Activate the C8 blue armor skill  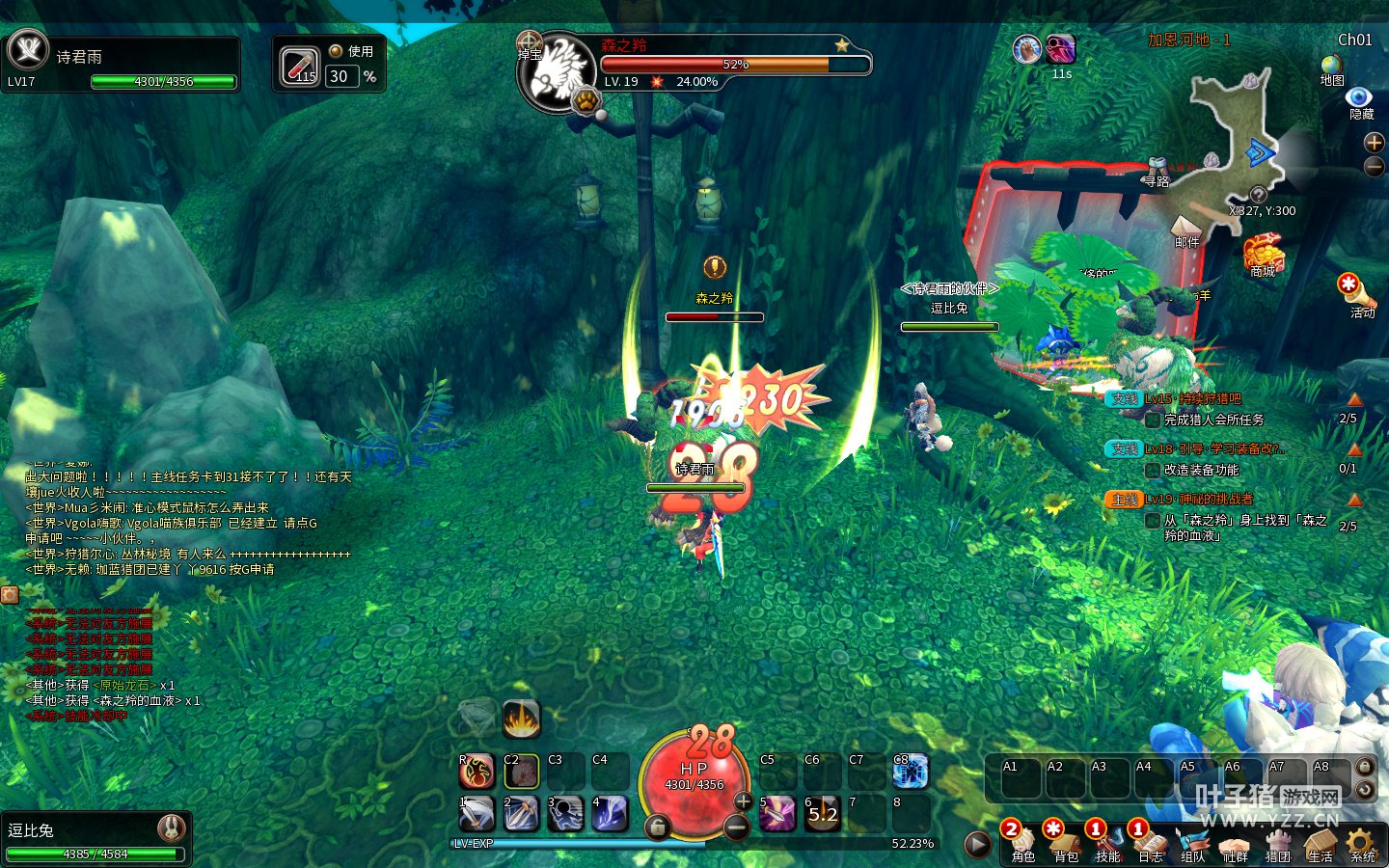910,772
